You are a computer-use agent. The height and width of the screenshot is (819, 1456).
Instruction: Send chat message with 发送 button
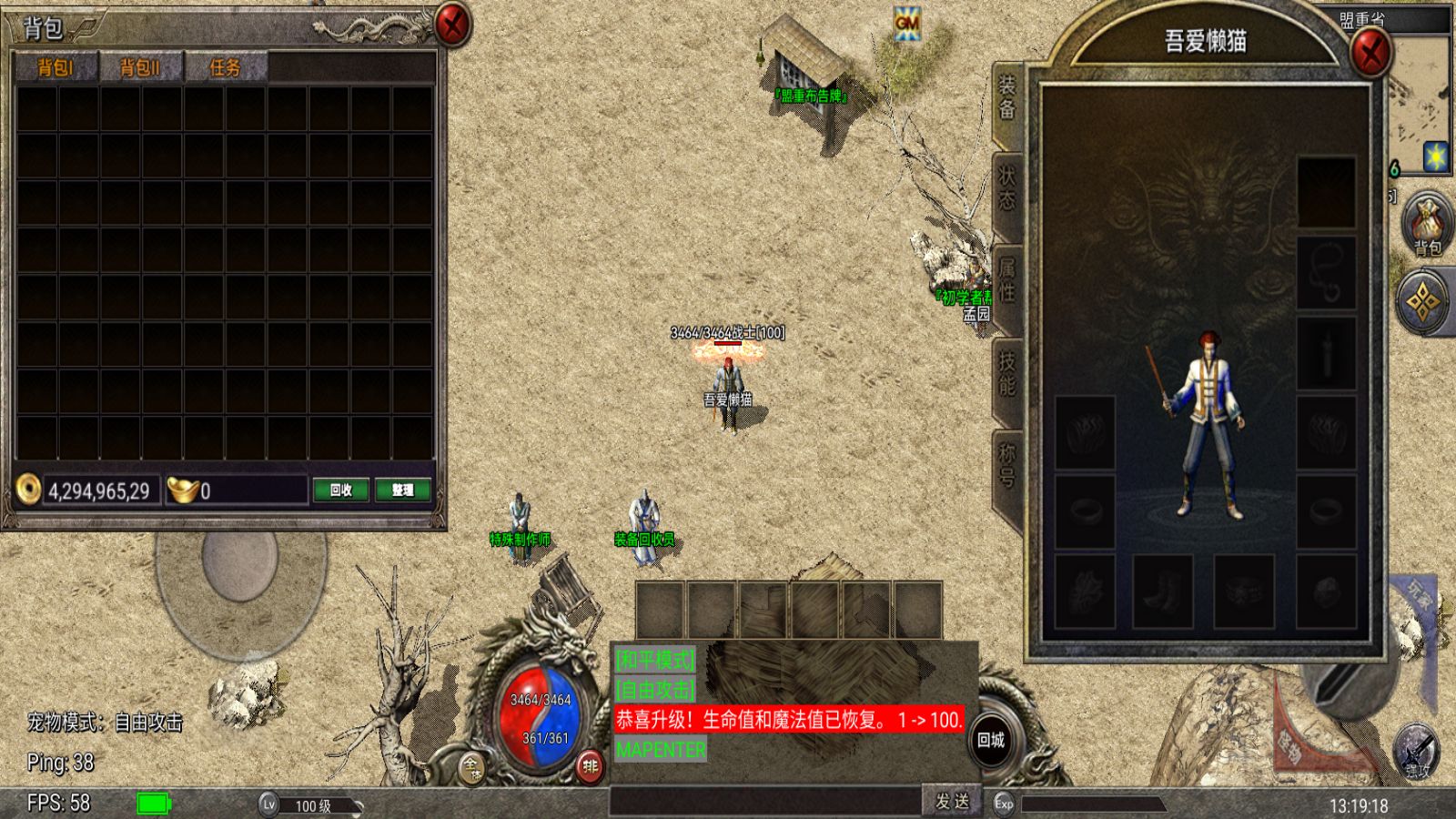coord(952,801)
